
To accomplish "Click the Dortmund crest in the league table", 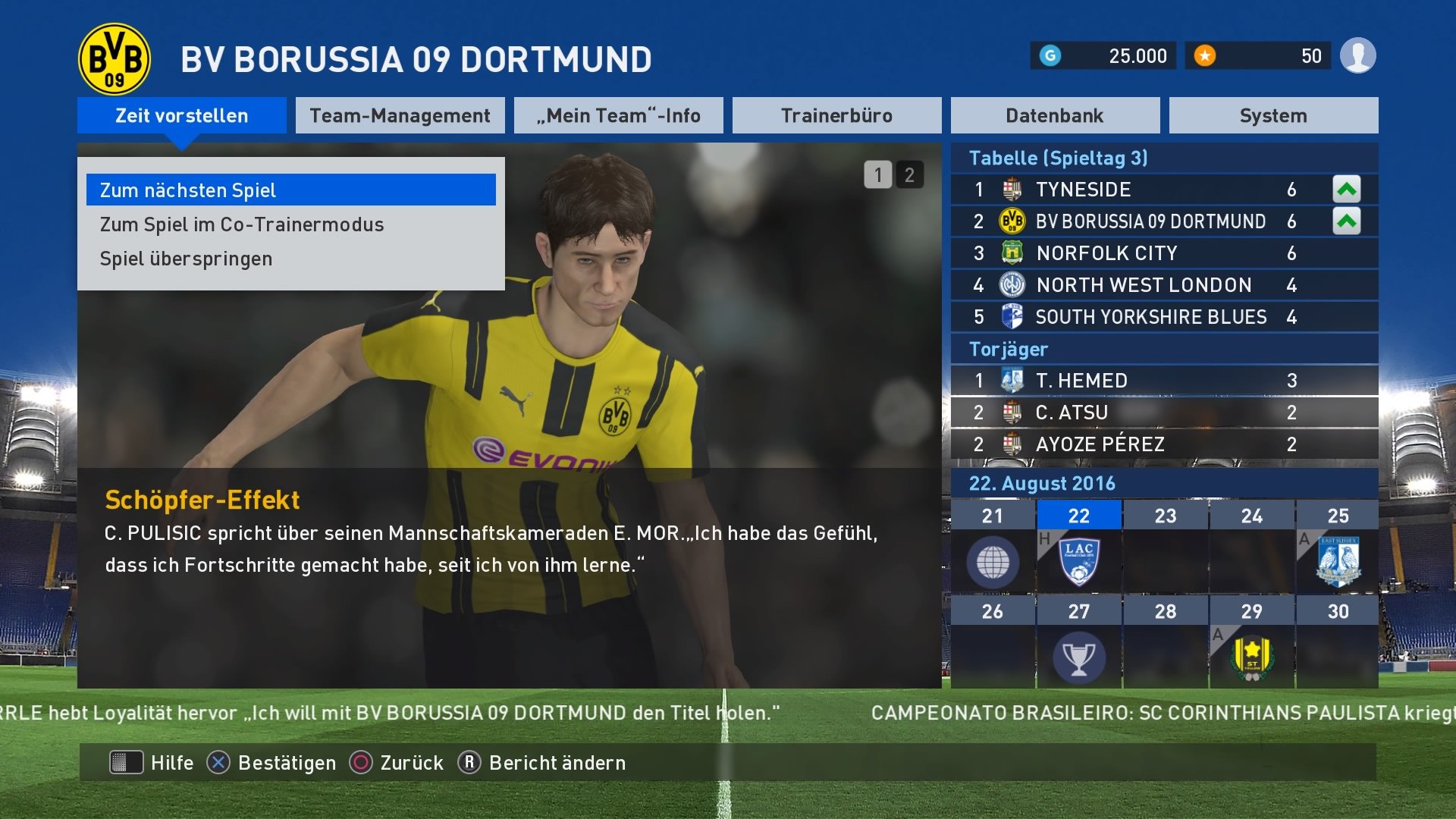I will coord(1014,221).
